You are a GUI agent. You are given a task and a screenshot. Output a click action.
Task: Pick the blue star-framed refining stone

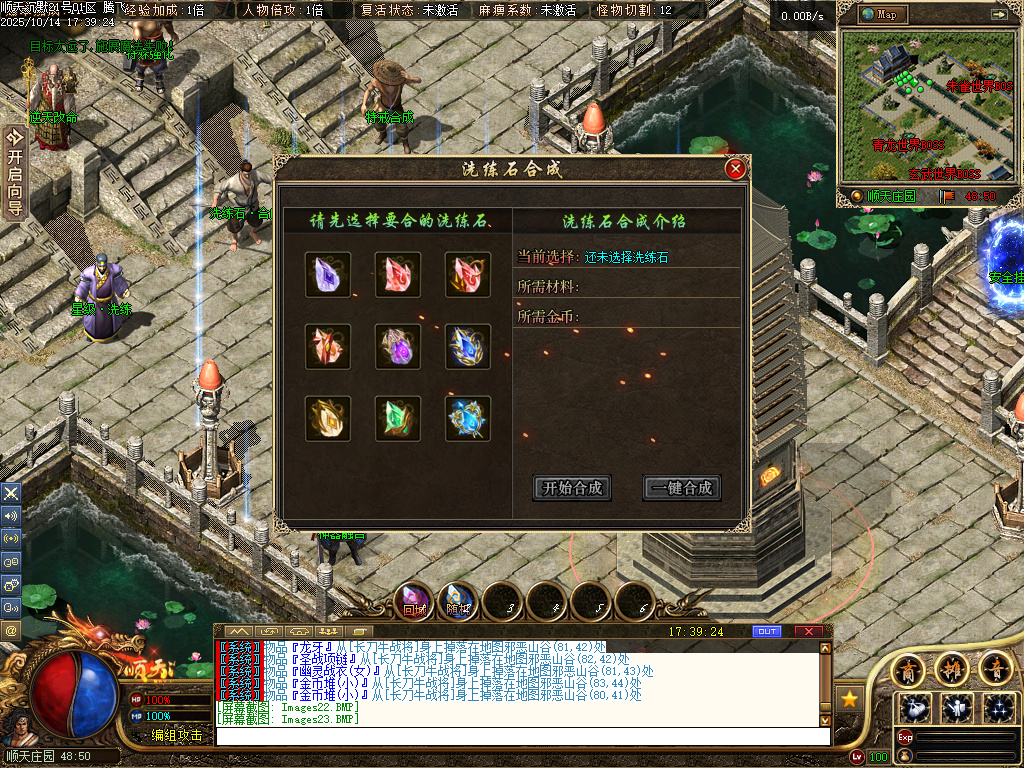pos(468,419)
